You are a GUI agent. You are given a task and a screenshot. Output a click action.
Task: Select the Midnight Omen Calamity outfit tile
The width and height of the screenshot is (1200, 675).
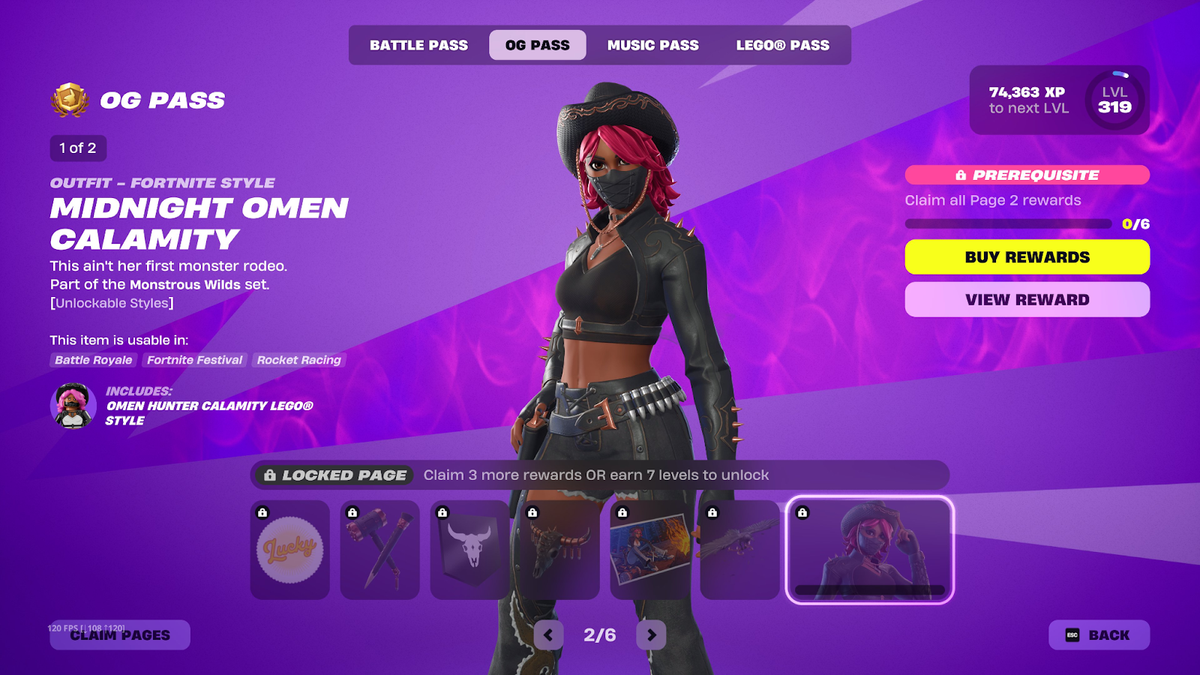point(869,550)
